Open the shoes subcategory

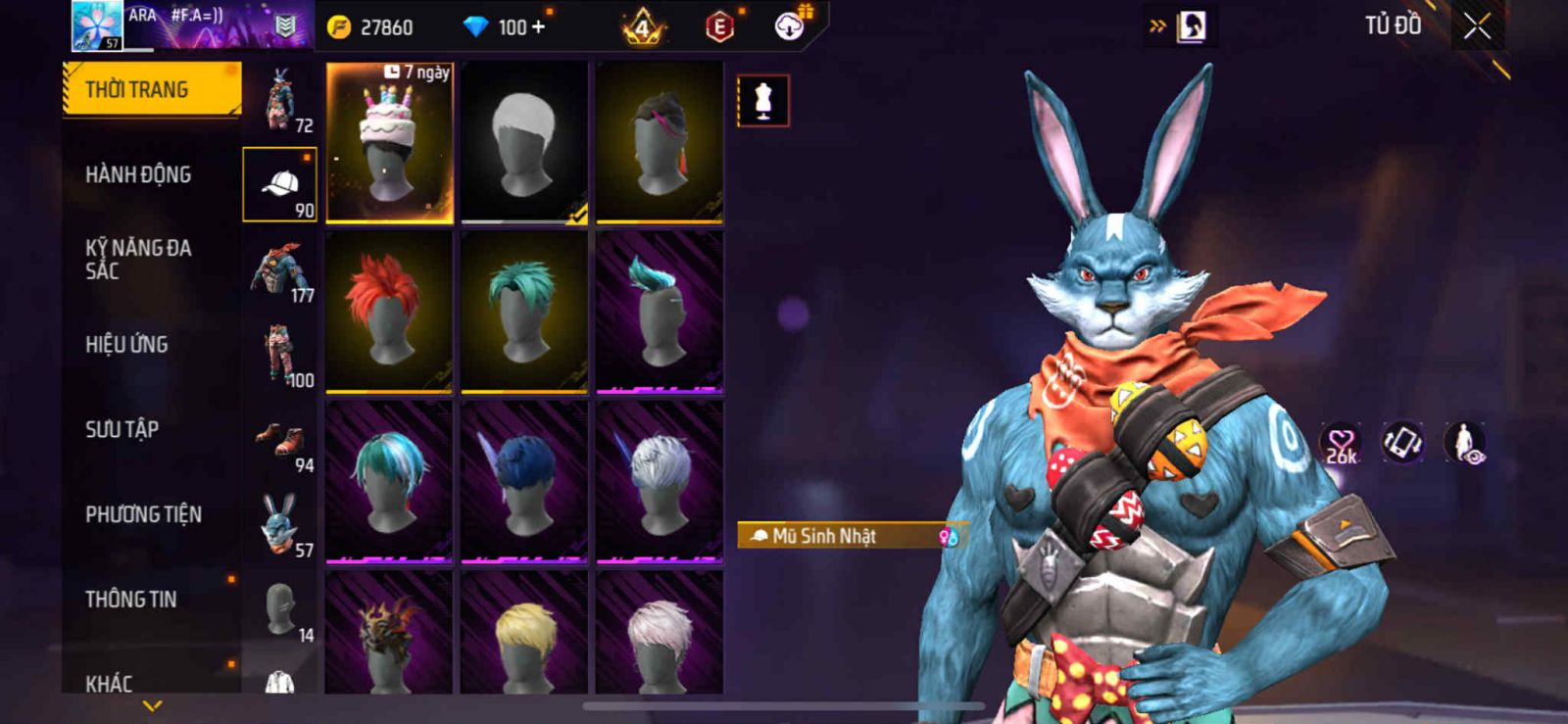coord(280,440)
